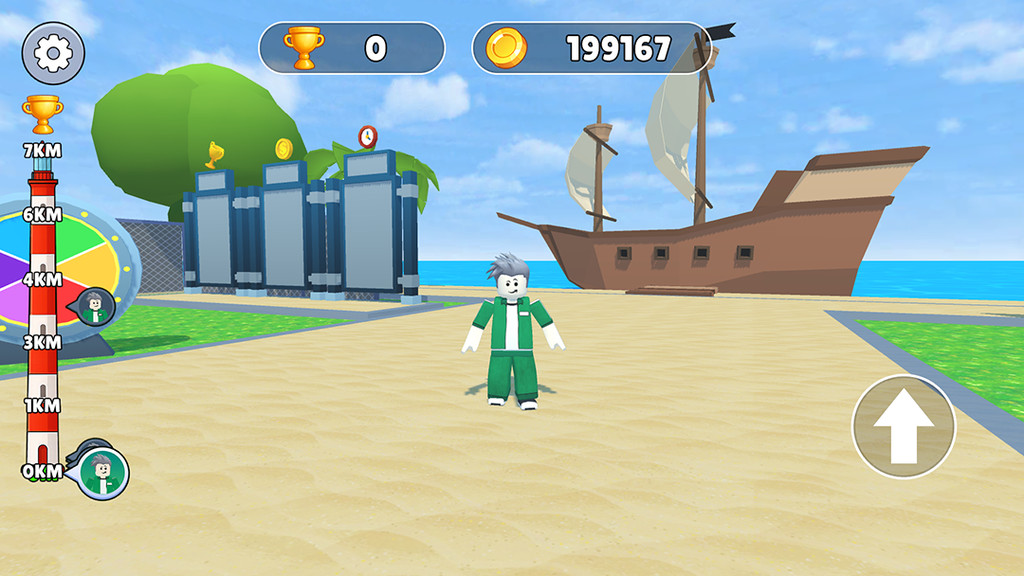1024x576 pixels.
Task: Open the gear settings menu
Action: pyautogui.click(x=53, y=53)
